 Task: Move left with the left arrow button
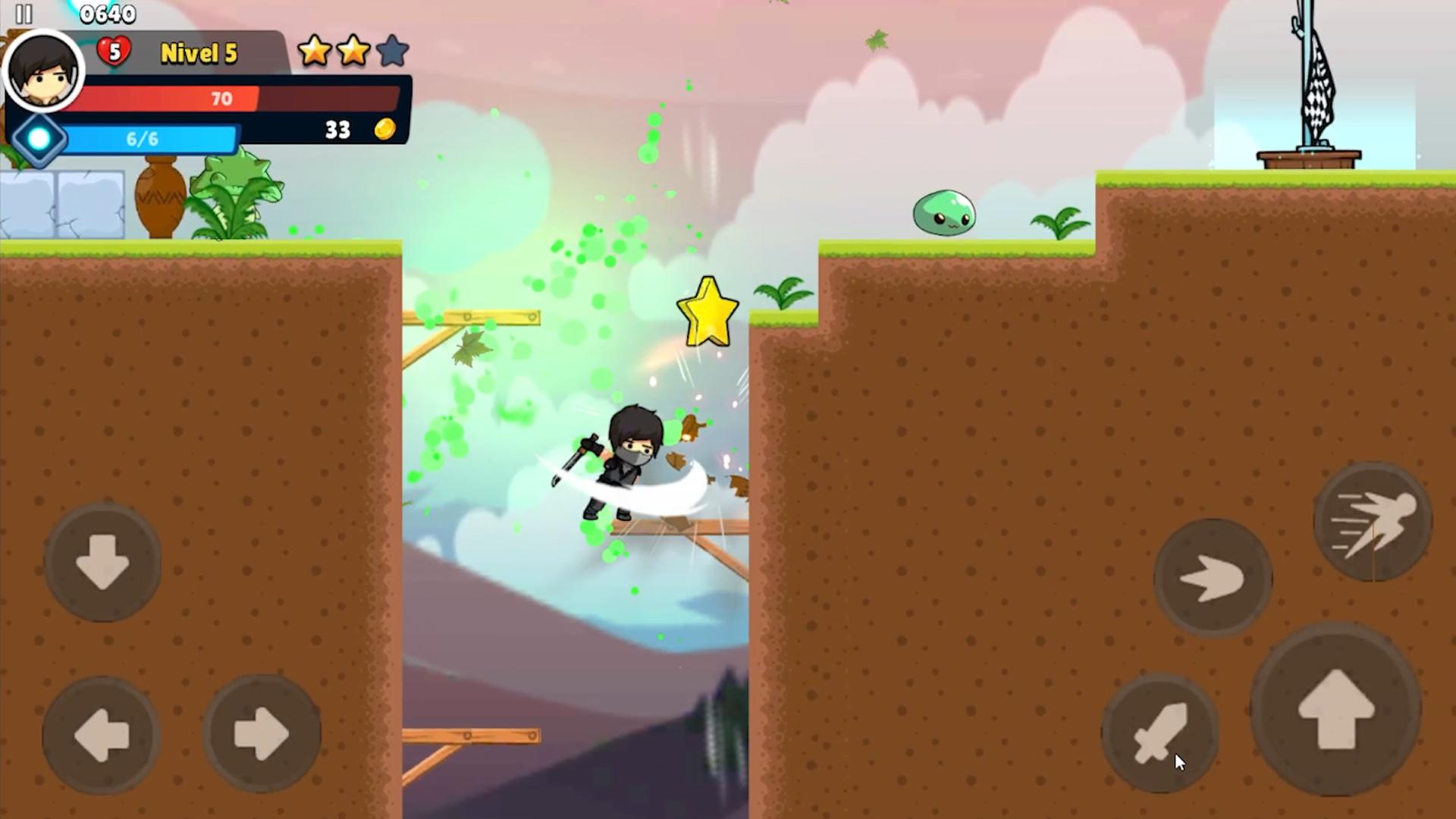coord(101,734)
